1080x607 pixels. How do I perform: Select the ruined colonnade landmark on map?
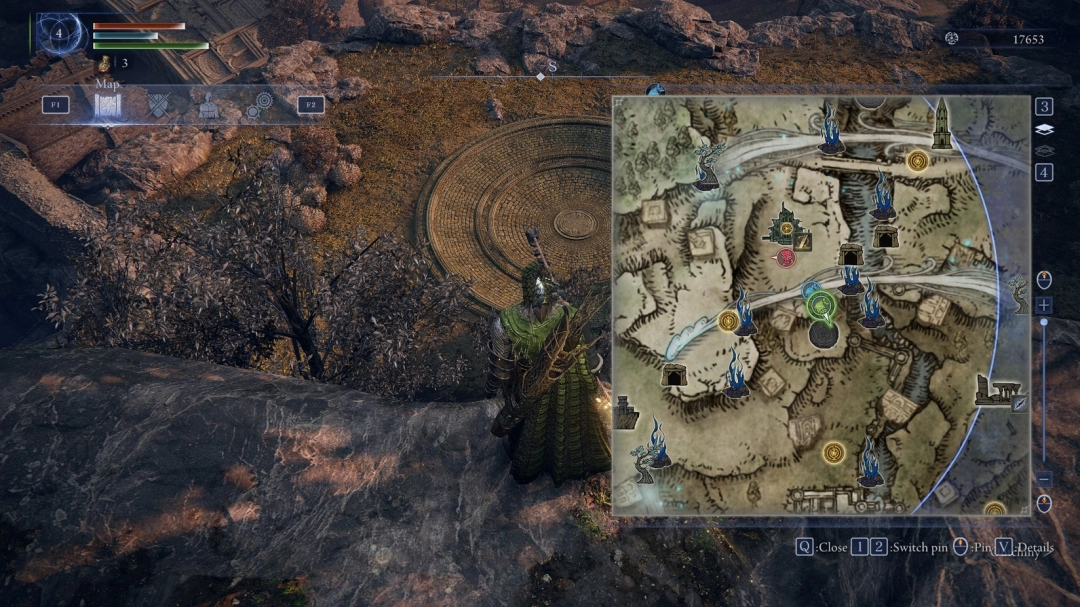(x=996, y=390)
